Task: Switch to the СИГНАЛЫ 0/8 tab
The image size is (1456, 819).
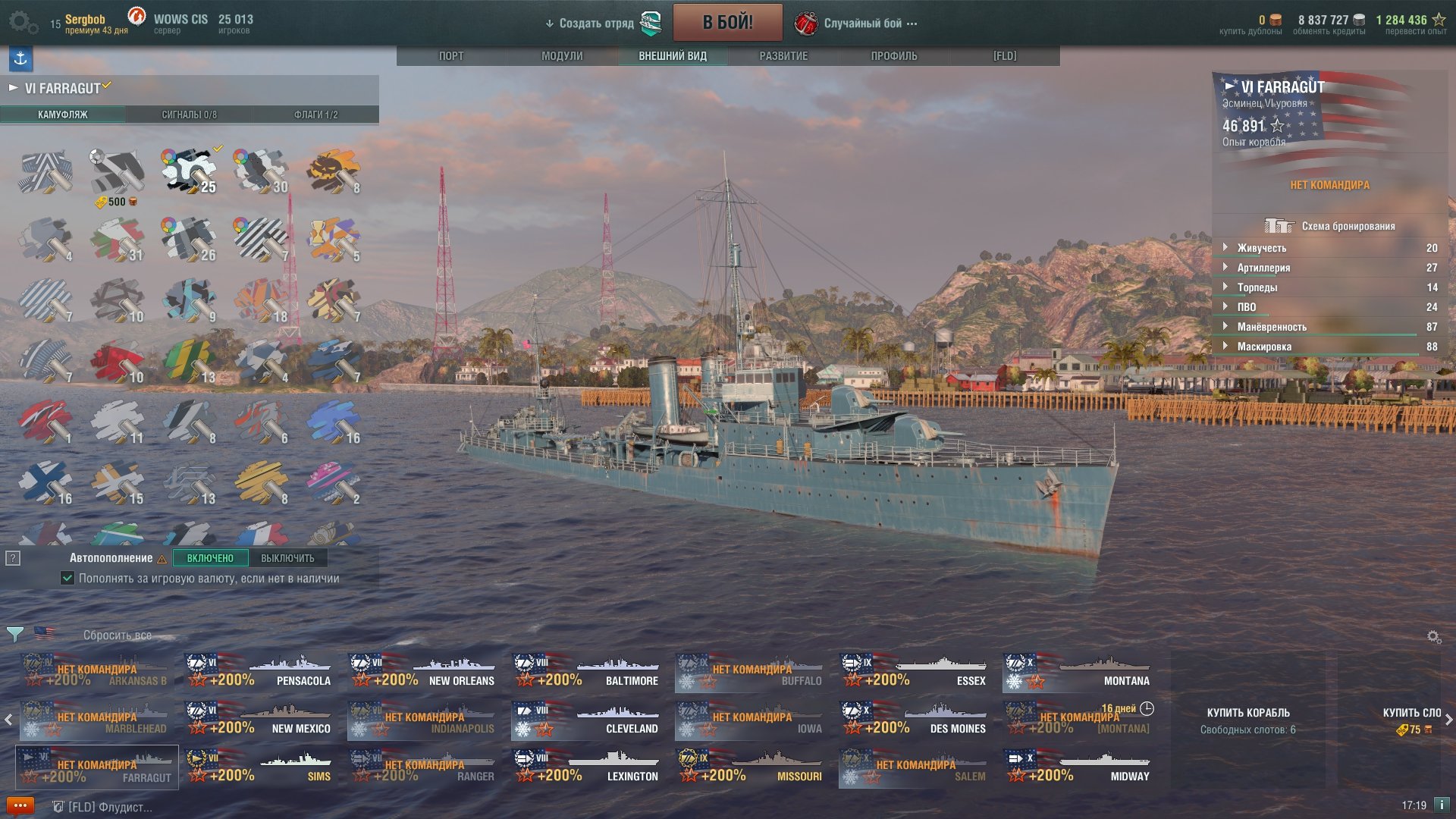Action: point(189,115)
